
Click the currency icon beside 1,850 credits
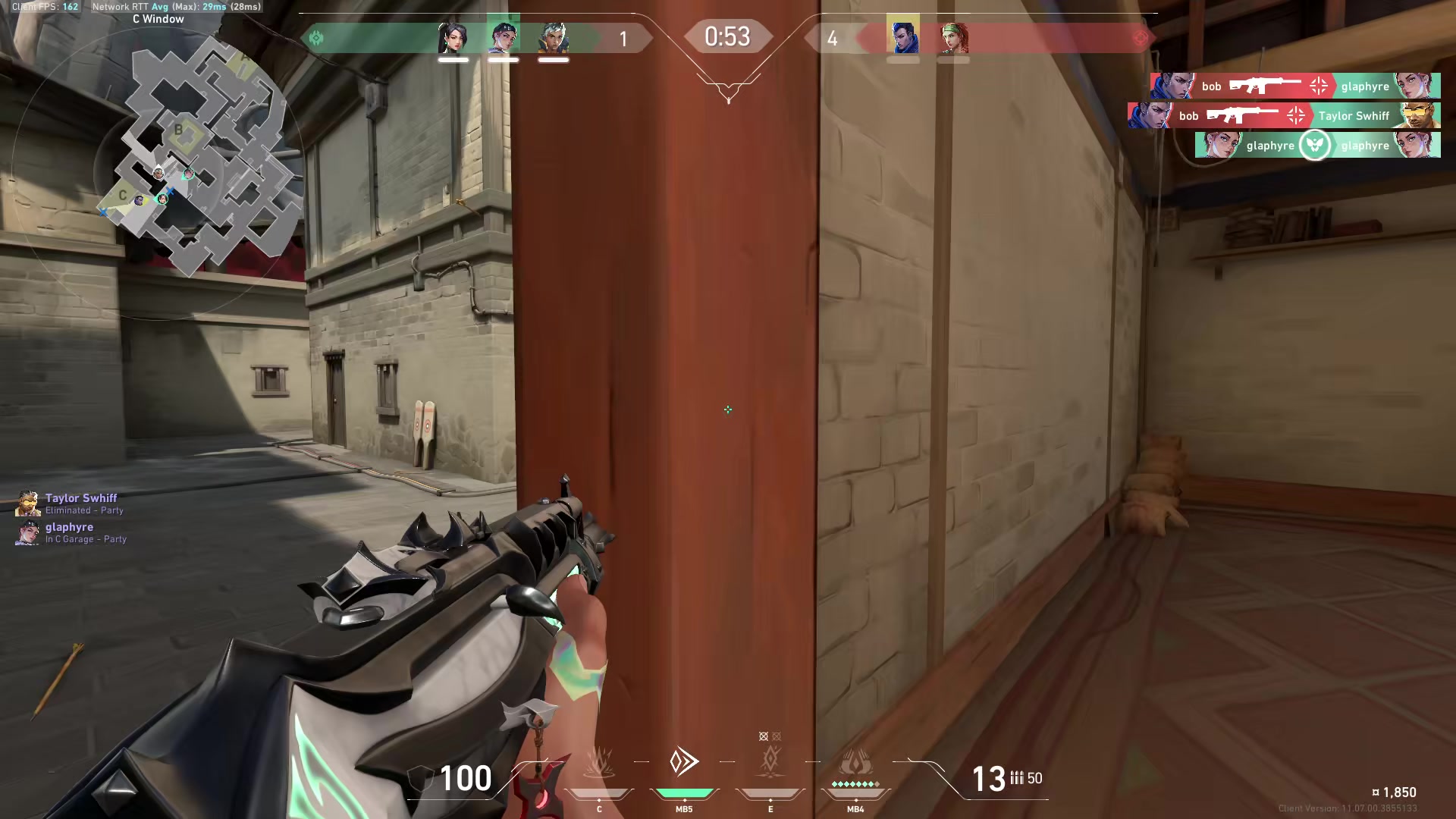click(1377, 792)
